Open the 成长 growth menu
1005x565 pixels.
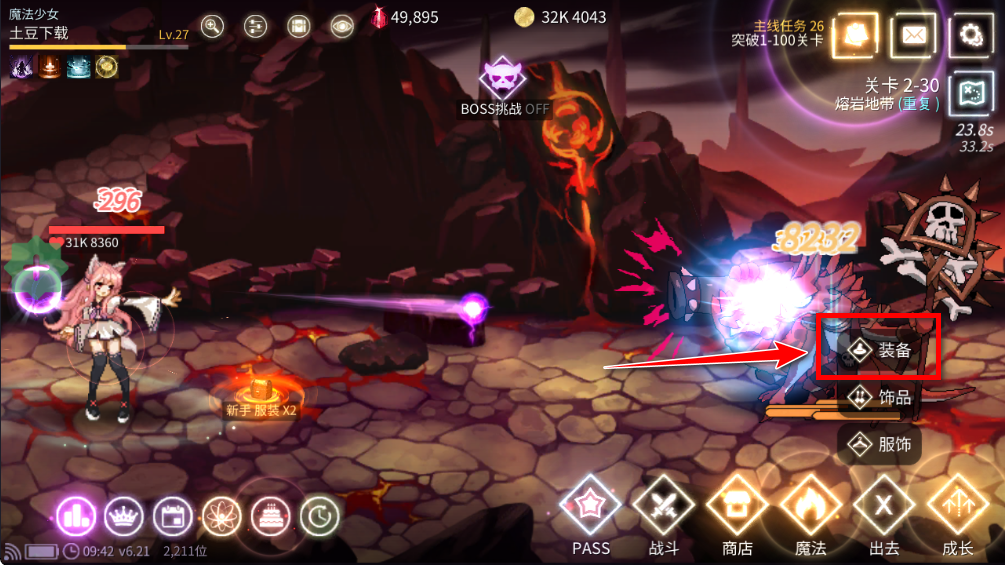click(957, 507)
